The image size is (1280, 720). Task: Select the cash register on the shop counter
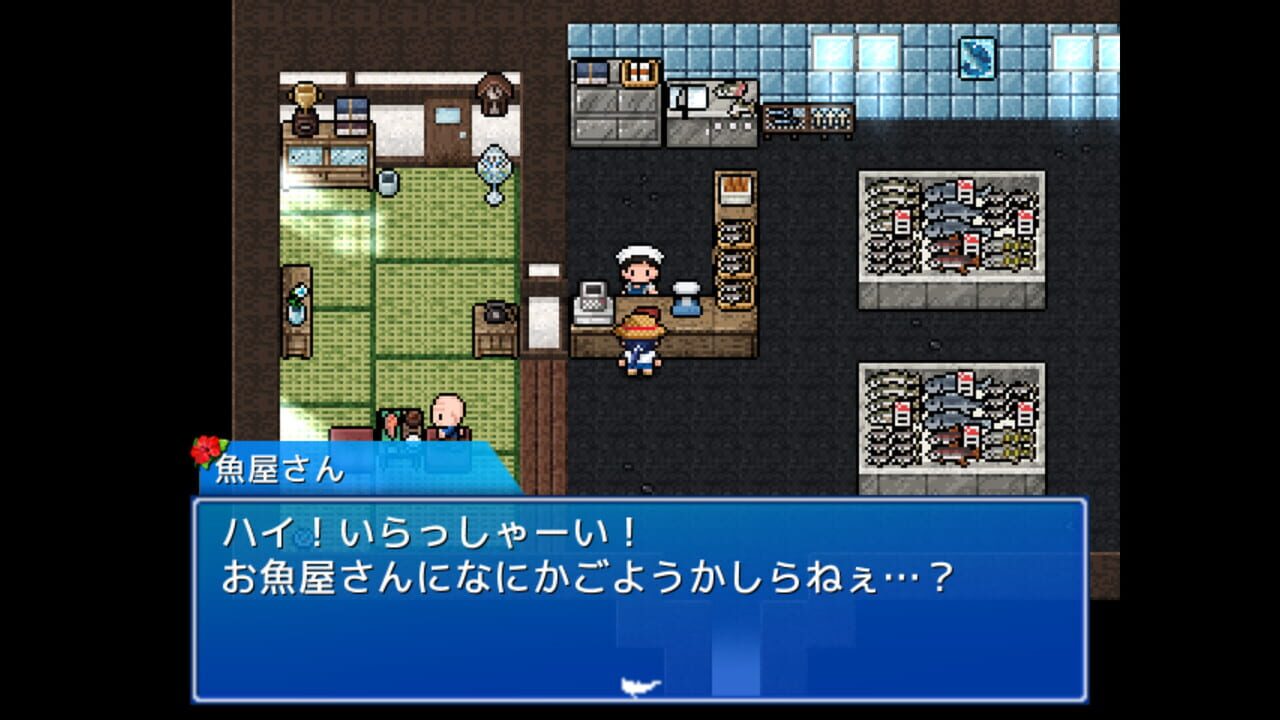[592, 303]
